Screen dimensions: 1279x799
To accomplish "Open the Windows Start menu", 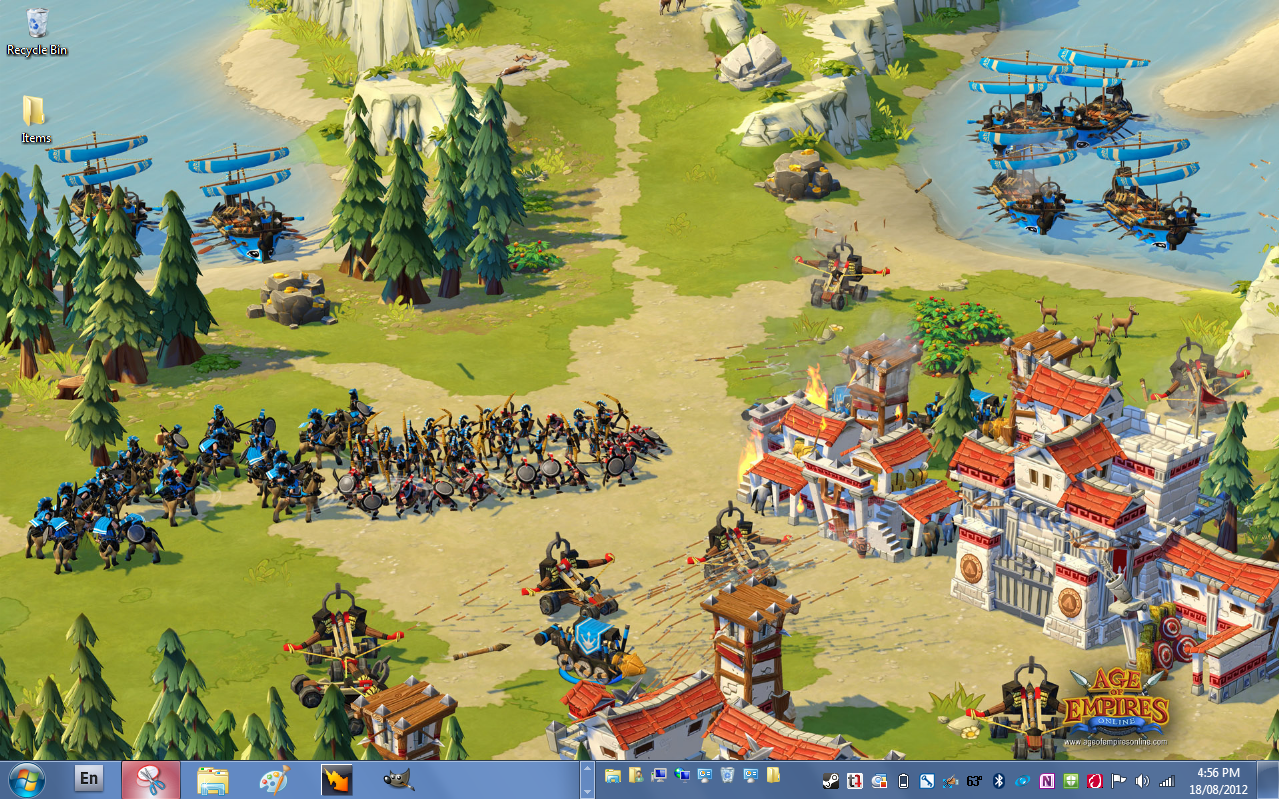I will coord(25,779).
